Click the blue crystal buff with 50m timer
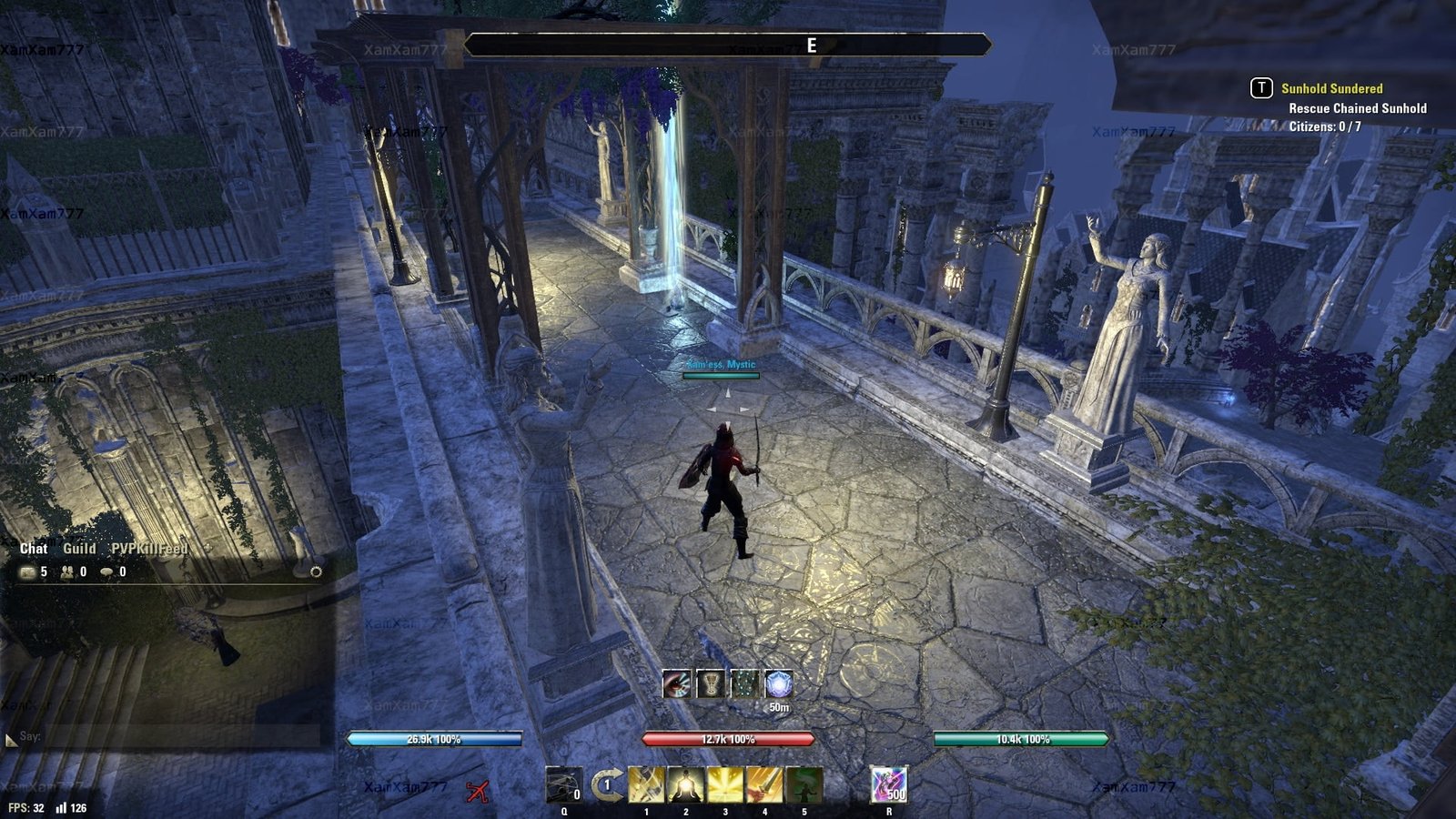This screenshot has height=819, width=1456. (x=779, y=683)
